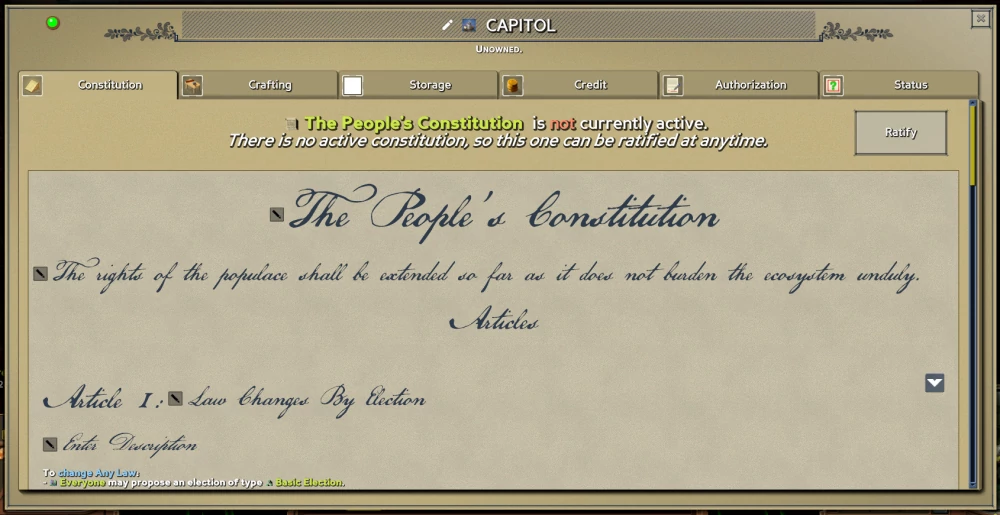Ratify the People's Constitution
The height and width of the screenshot is (515, 1000).
[x=900, y=133]
